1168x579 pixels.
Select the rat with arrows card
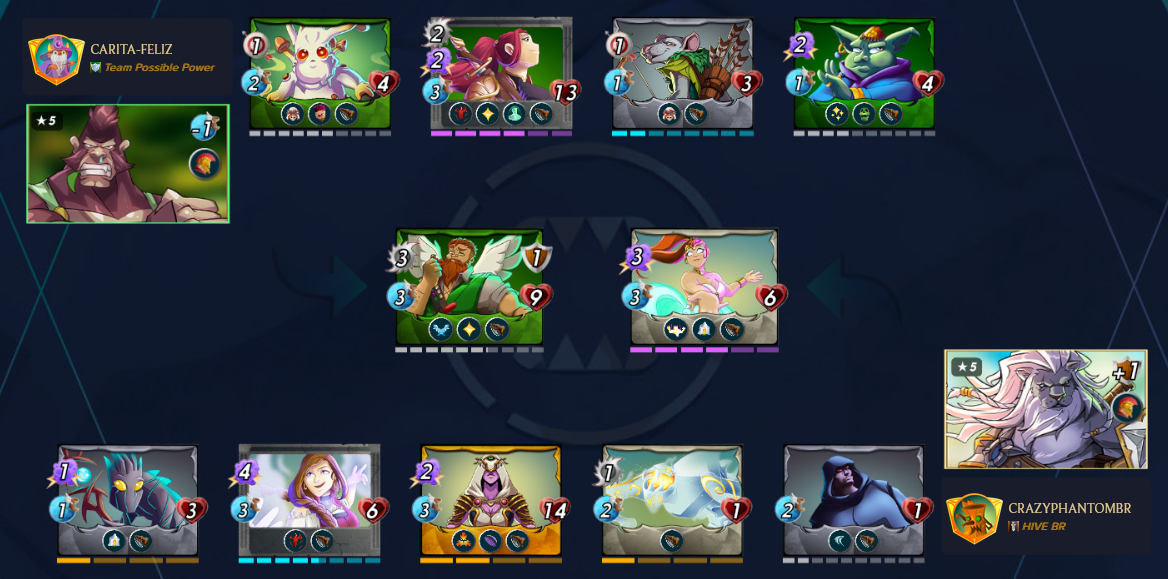tap(683, 70)
